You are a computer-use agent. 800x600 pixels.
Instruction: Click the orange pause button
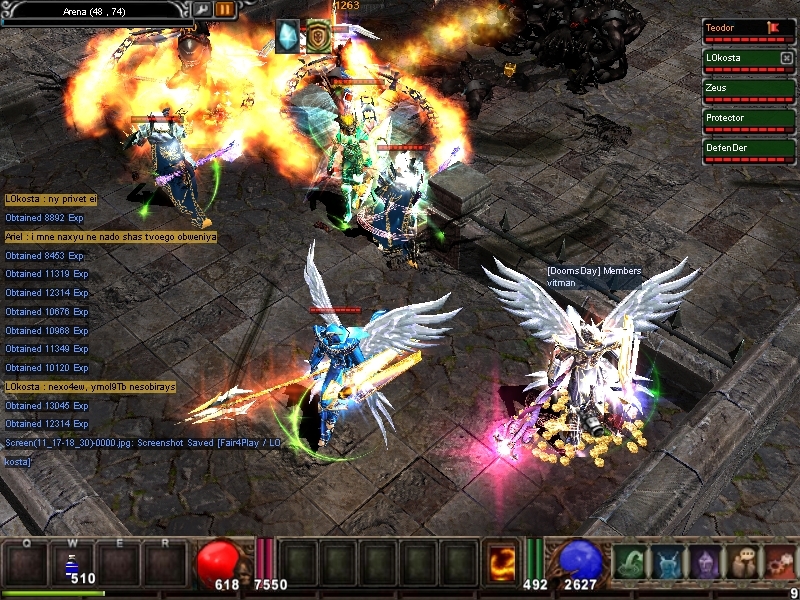[225, 9]
